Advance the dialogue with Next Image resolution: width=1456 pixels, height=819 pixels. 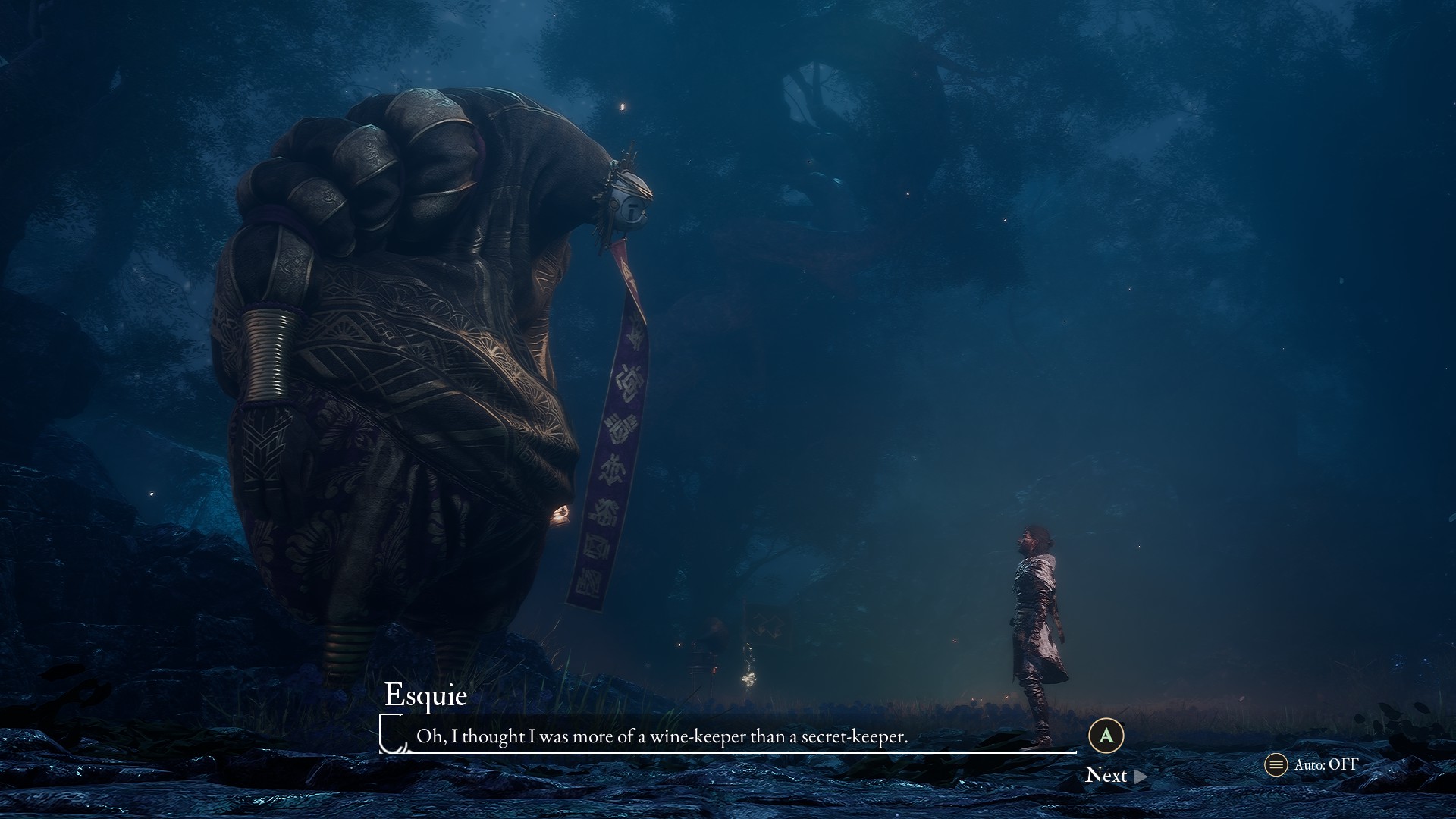(x=1115, y=775)
